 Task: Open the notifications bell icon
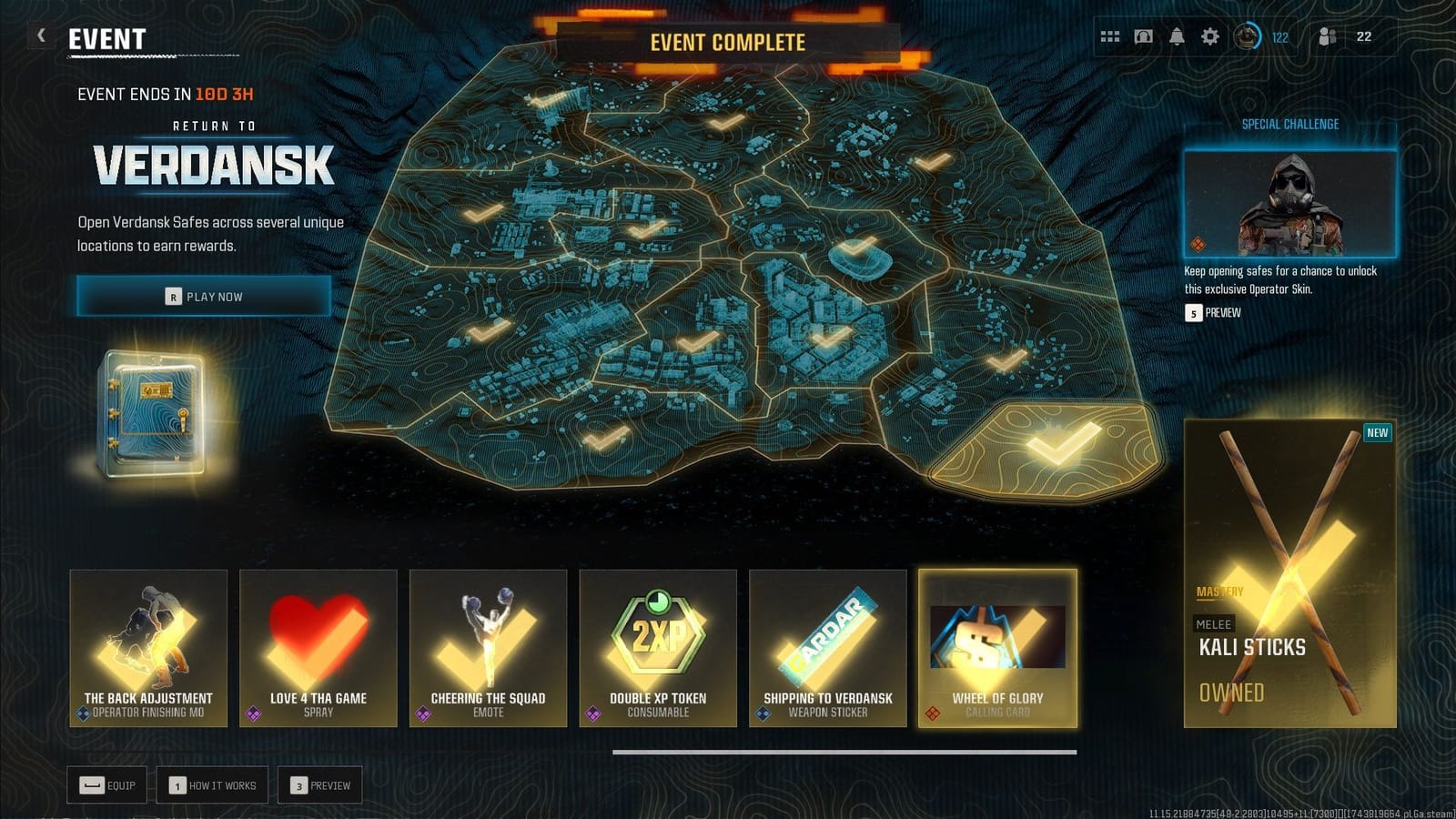[x=1176, y=36]
